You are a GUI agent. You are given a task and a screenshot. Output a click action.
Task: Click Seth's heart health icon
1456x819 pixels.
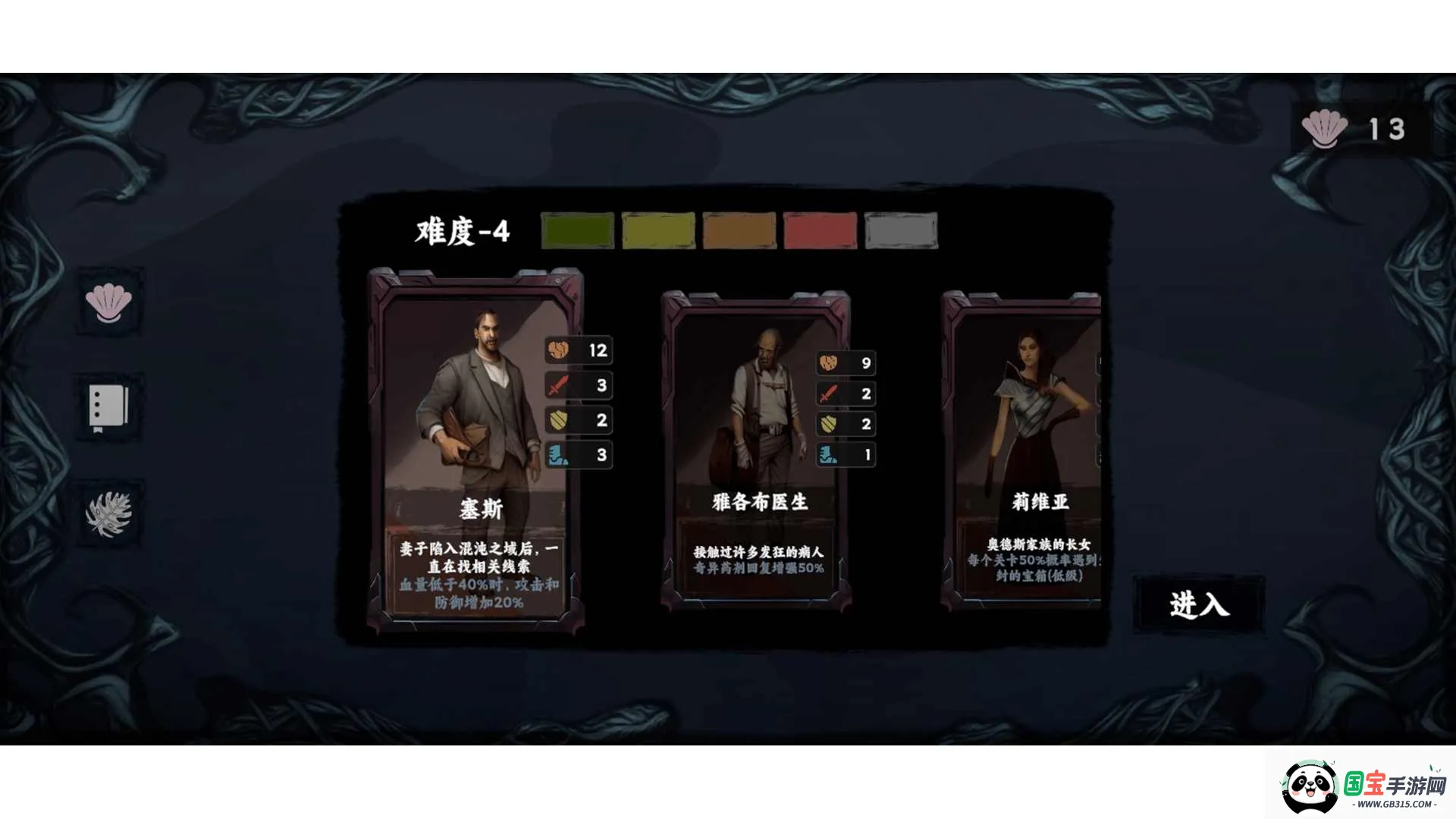pyautogui.click(x=559, y=350)
